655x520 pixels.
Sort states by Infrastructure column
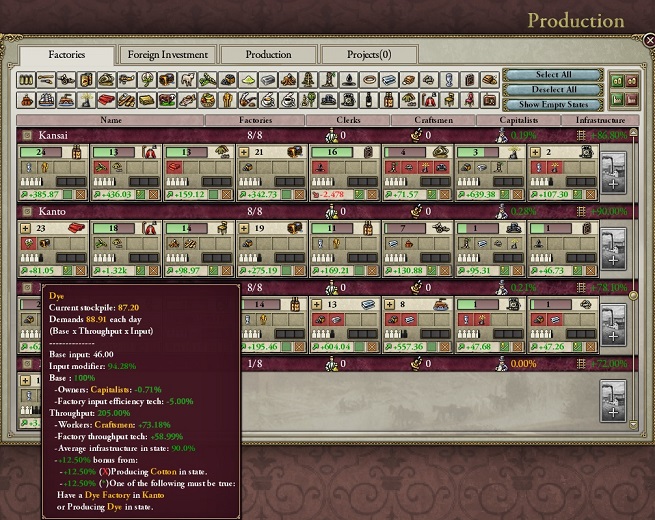coord(600,120)
